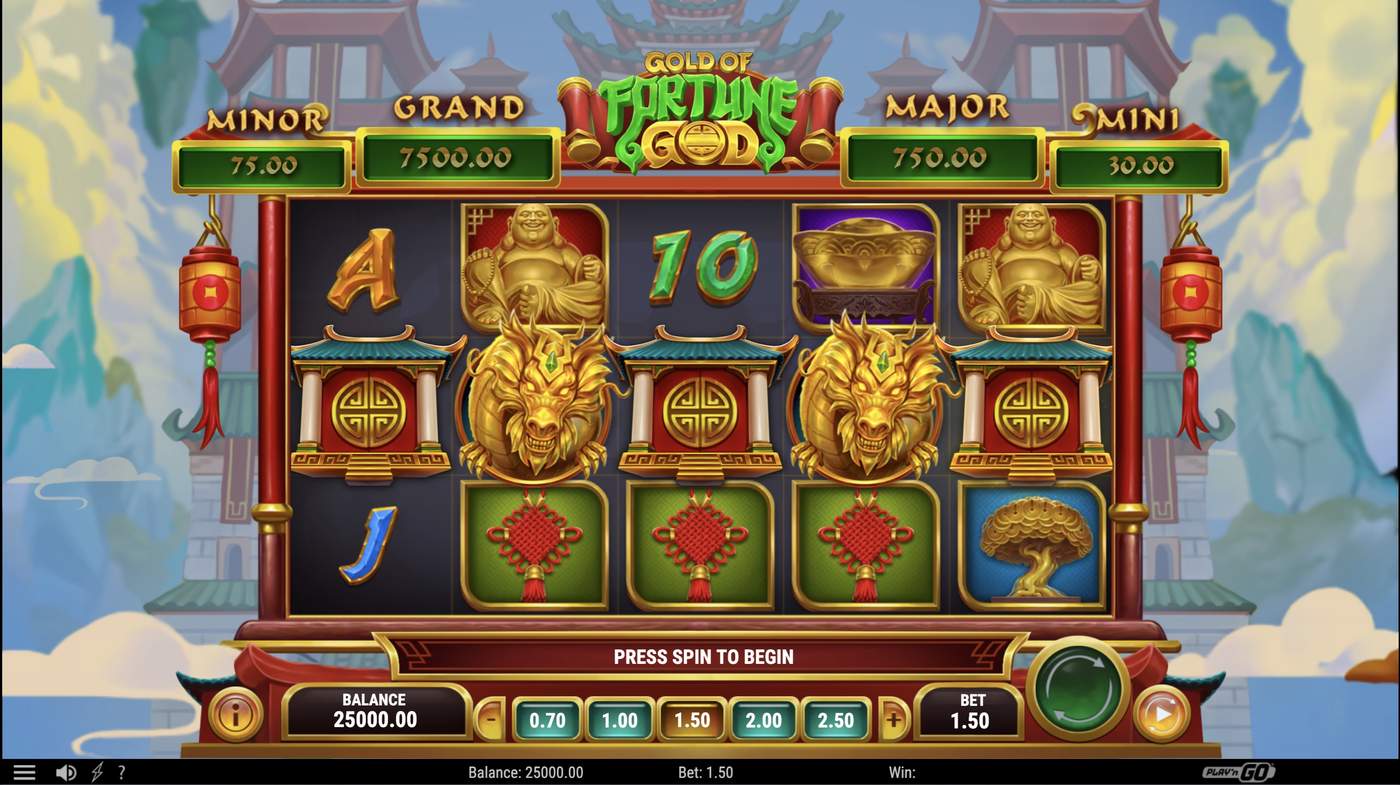This screenshot has height=785, width=1400.
Task: Open the game information panel
Action: (x=233, y=715)
